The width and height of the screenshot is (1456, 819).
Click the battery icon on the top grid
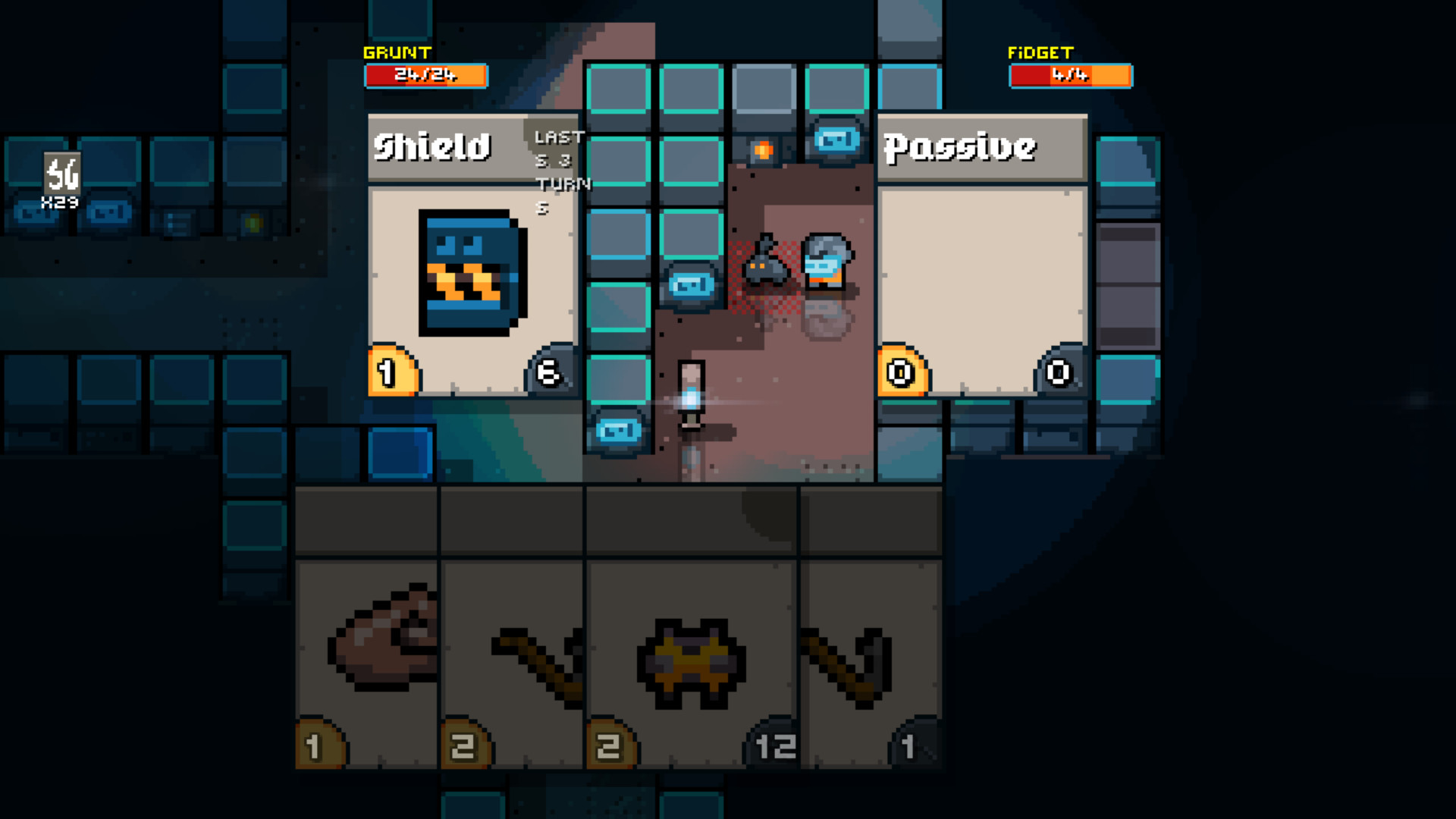(x=836, y=139)
